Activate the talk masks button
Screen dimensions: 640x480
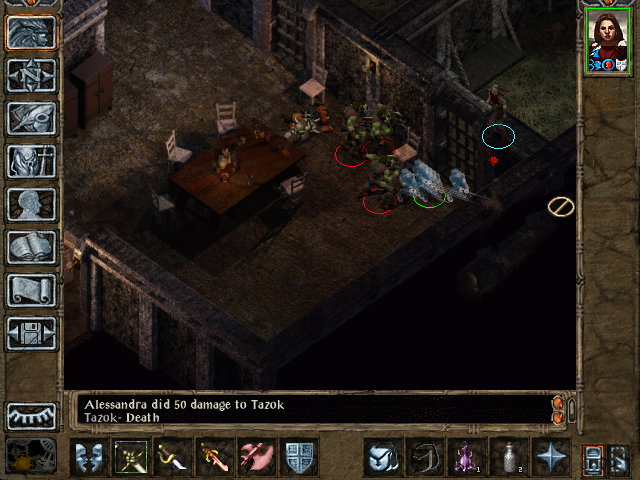click(90, 457)
